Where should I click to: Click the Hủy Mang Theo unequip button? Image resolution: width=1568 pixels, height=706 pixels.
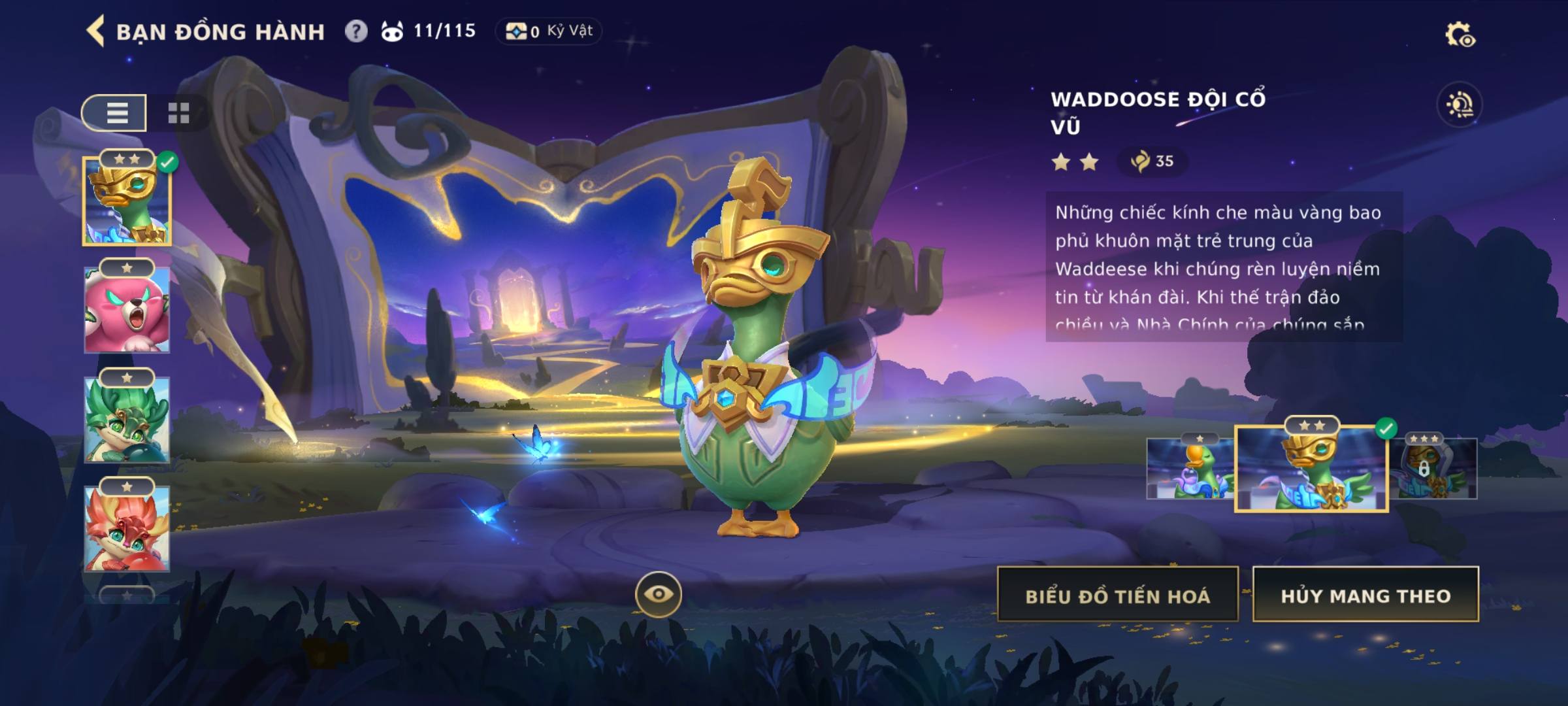pos(1365,595)
